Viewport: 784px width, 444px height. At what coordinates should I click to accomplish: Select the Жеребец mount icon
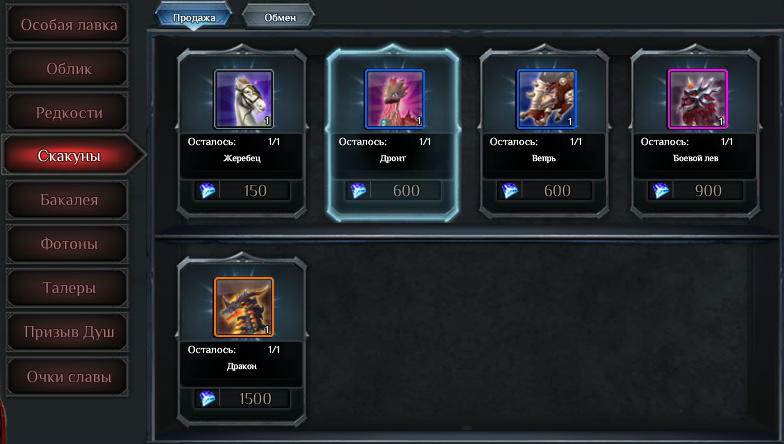click(x=243, y=99)
